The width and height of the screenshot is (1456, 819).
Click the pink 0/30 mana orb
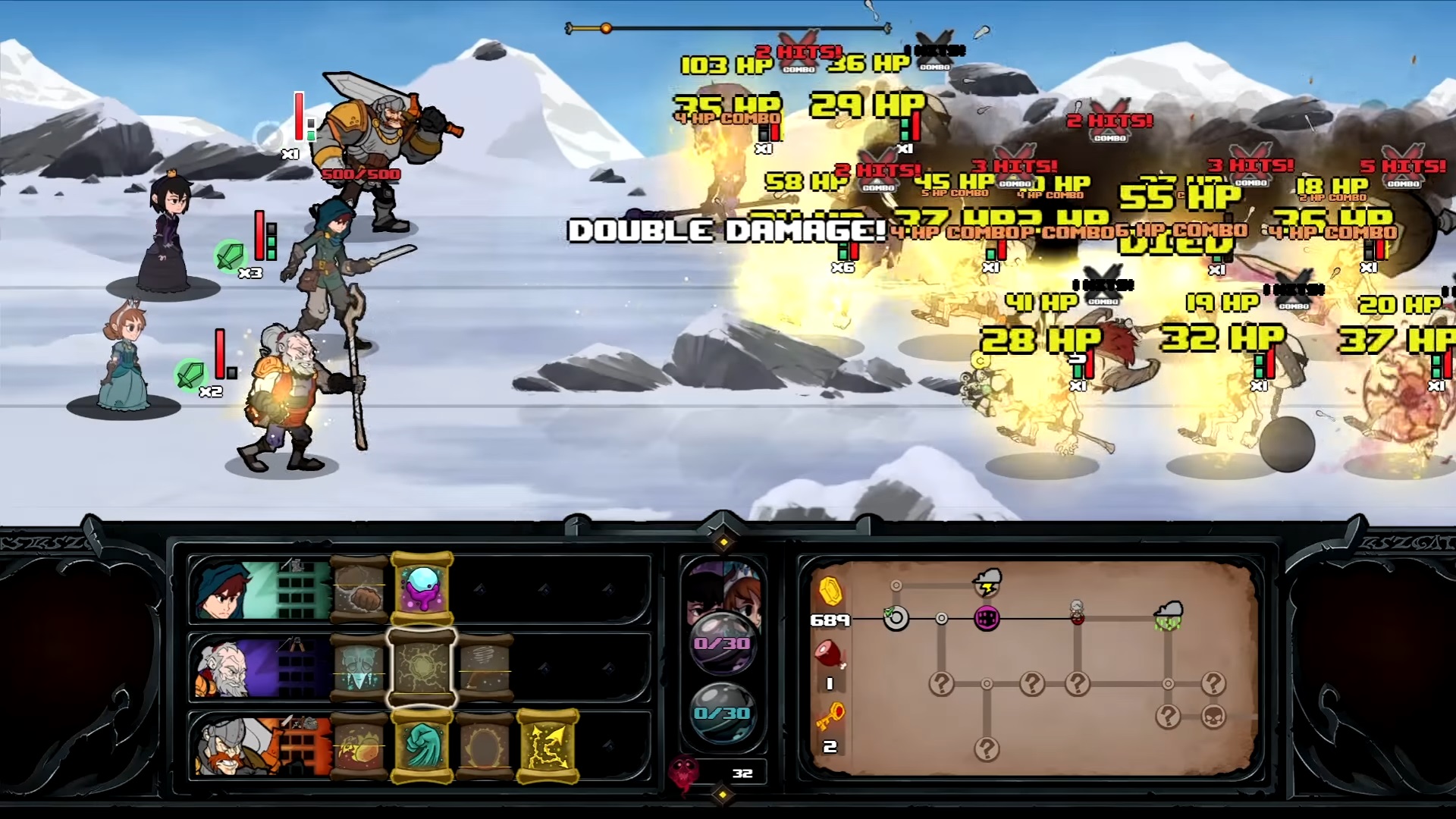coord(722,643)
